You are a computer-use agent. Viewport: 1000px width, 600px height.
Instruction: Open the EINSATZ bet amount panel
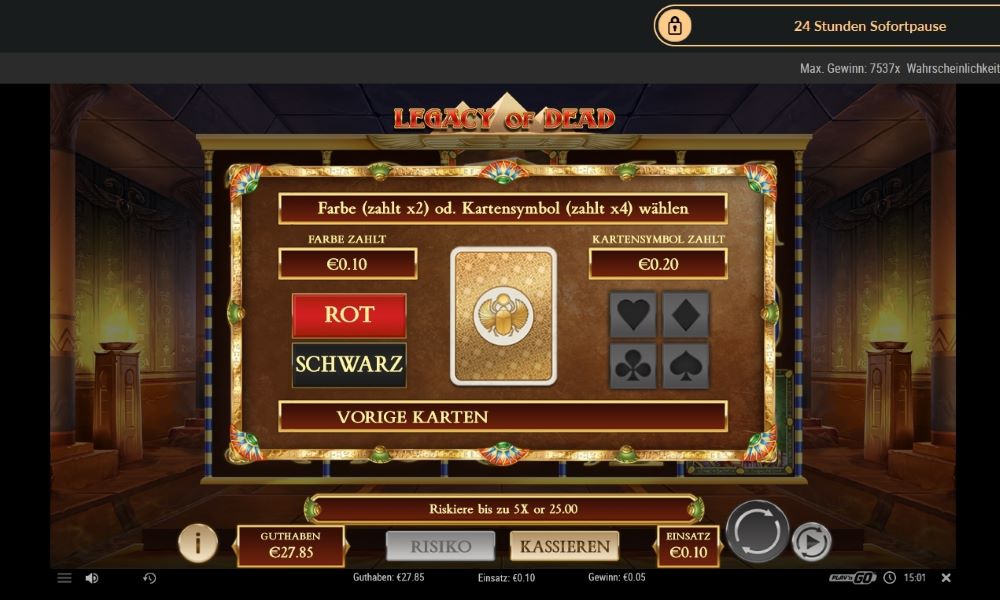coord(687,546)
